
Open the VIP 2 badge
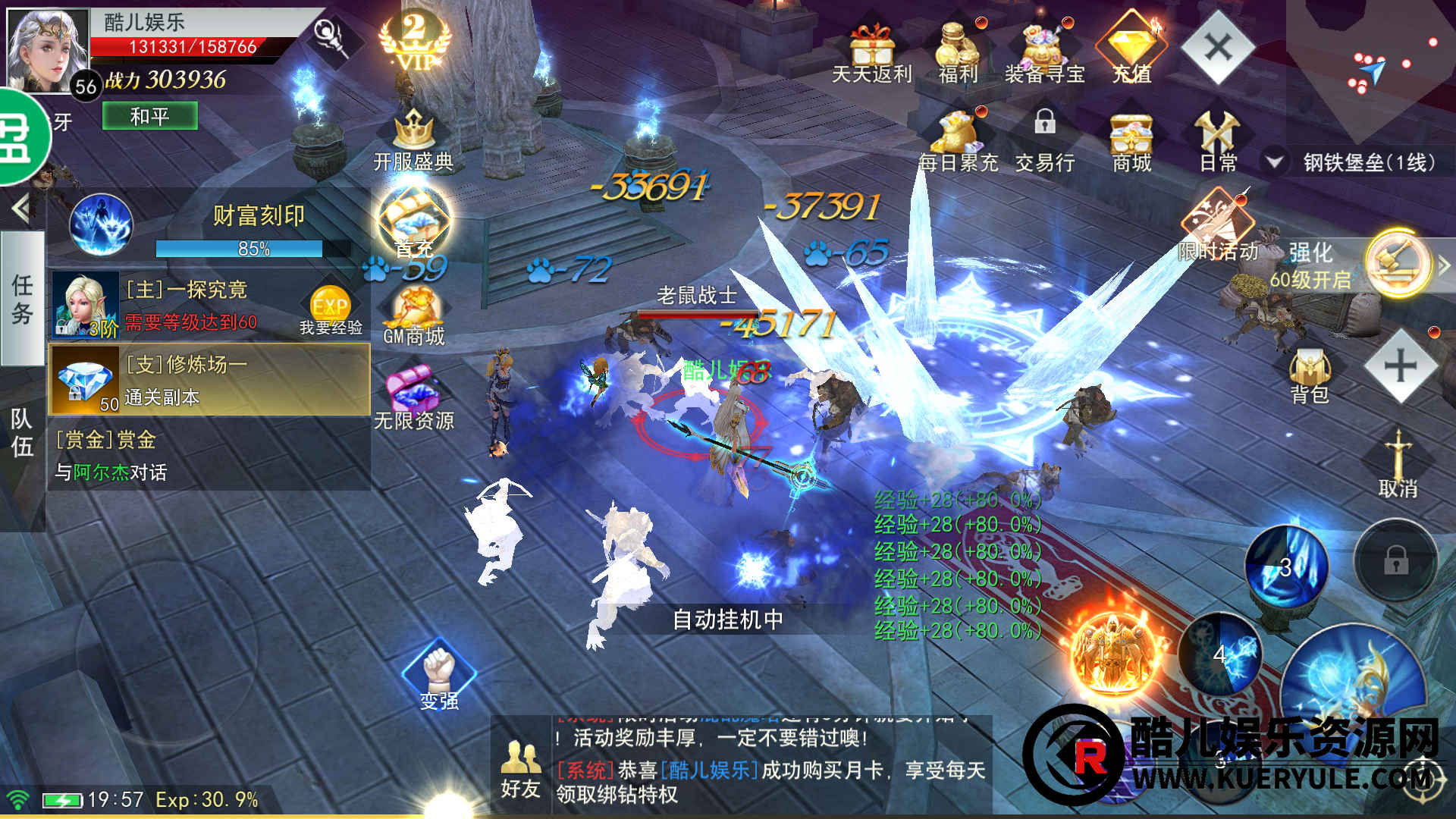click(x=414, y=42)
